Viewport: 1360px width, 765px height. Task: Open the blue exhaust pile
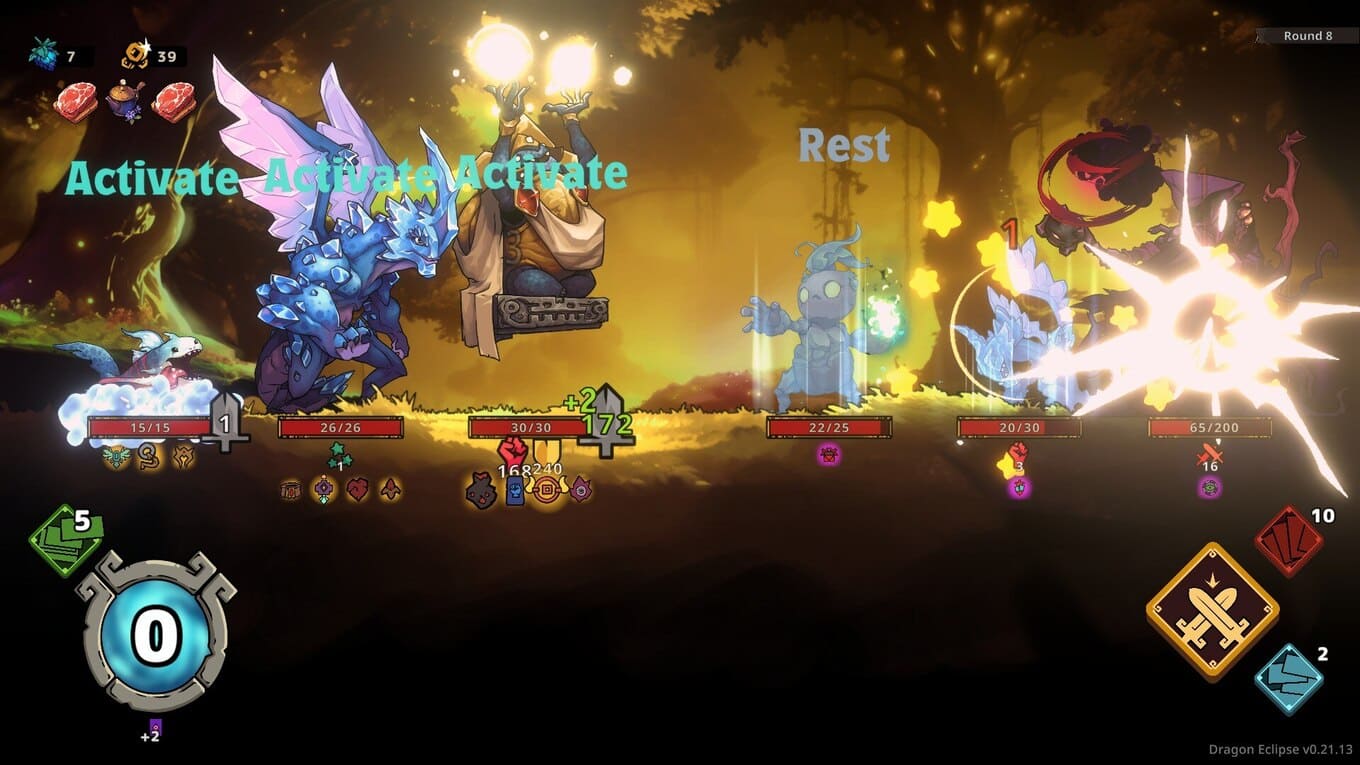[1289, 679]
